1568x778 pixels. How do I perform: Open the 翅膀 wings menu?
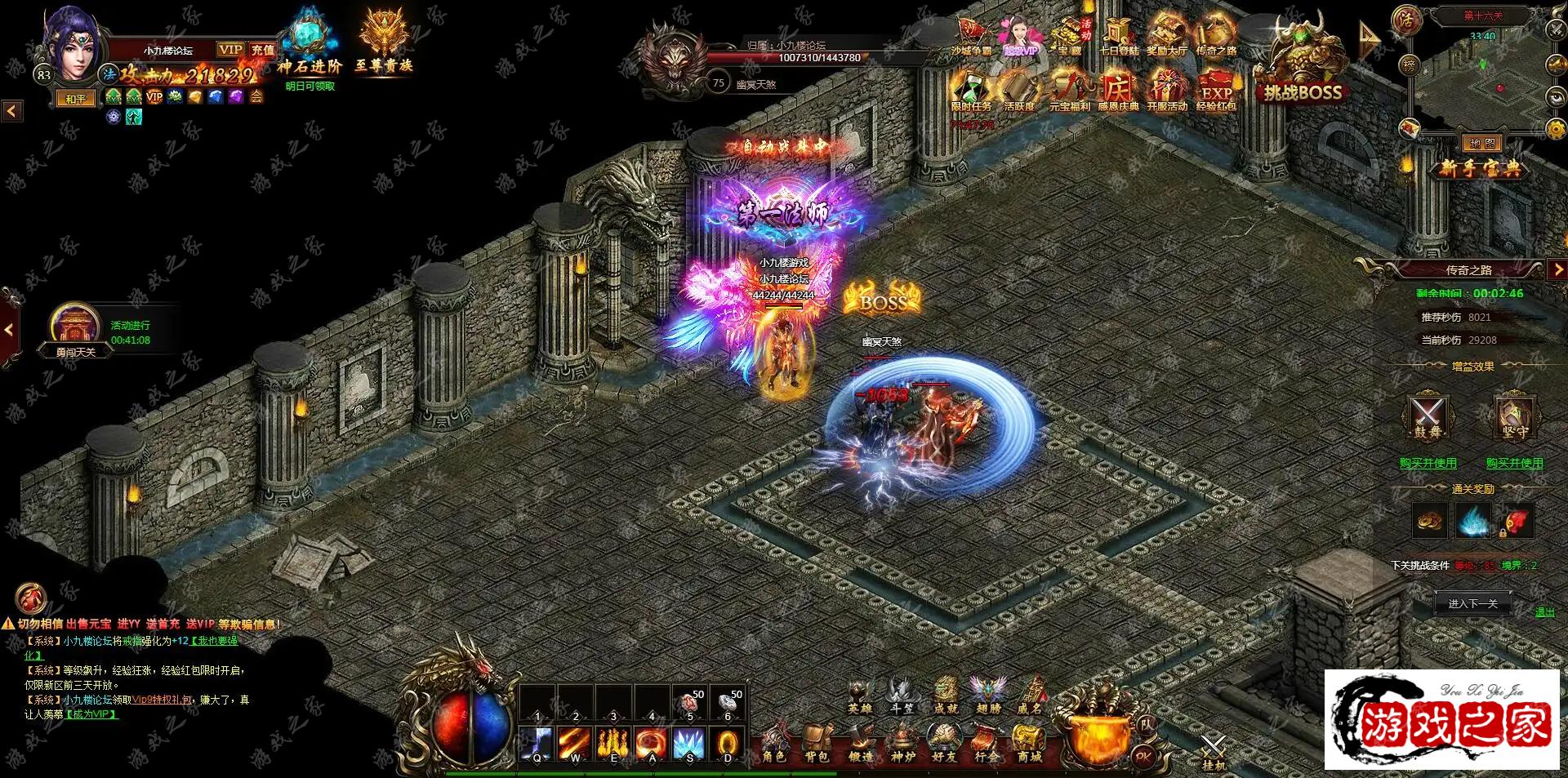[x=988, y=696]
